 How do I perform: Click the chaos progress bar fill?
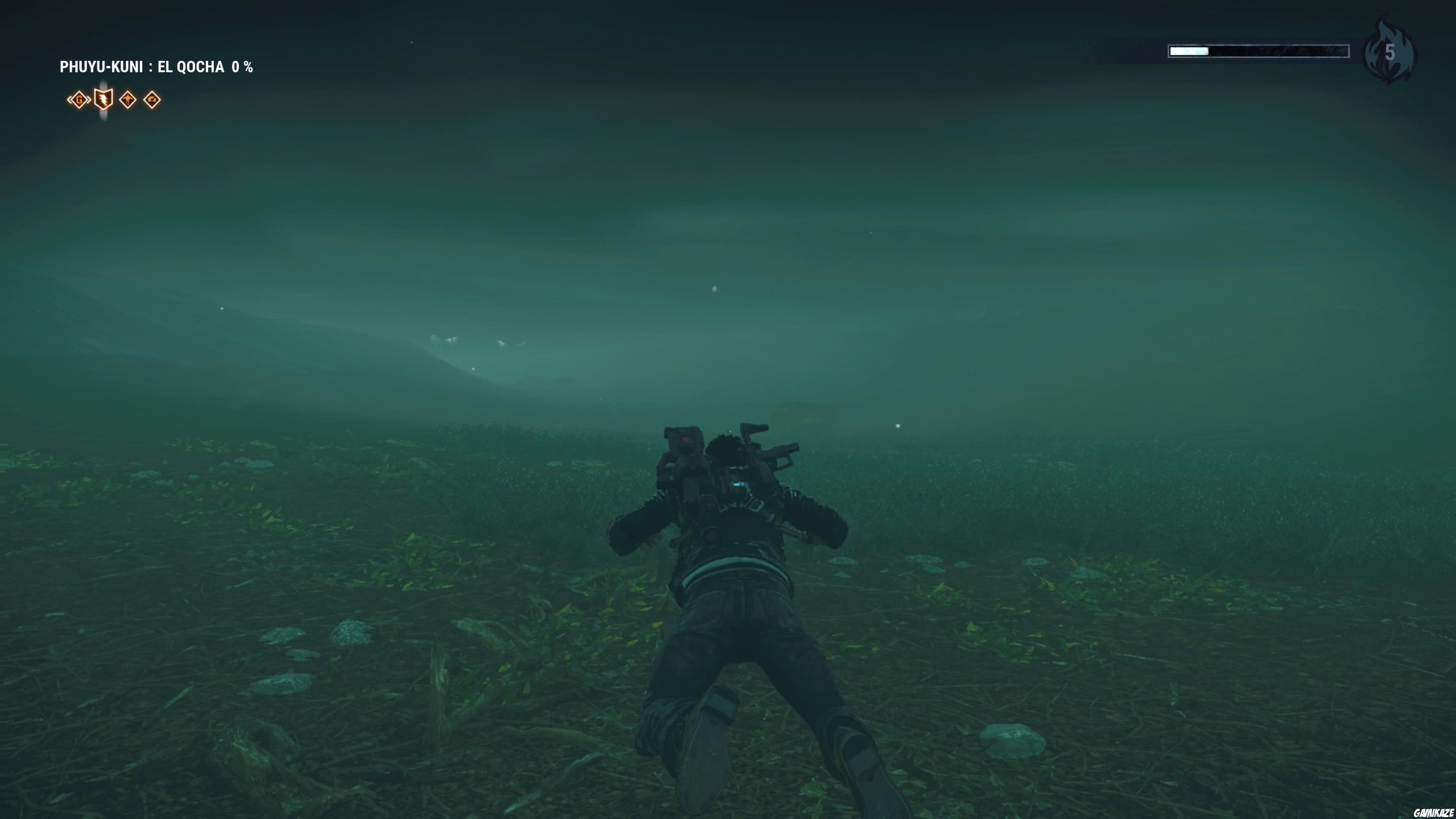pos(1190,52)
